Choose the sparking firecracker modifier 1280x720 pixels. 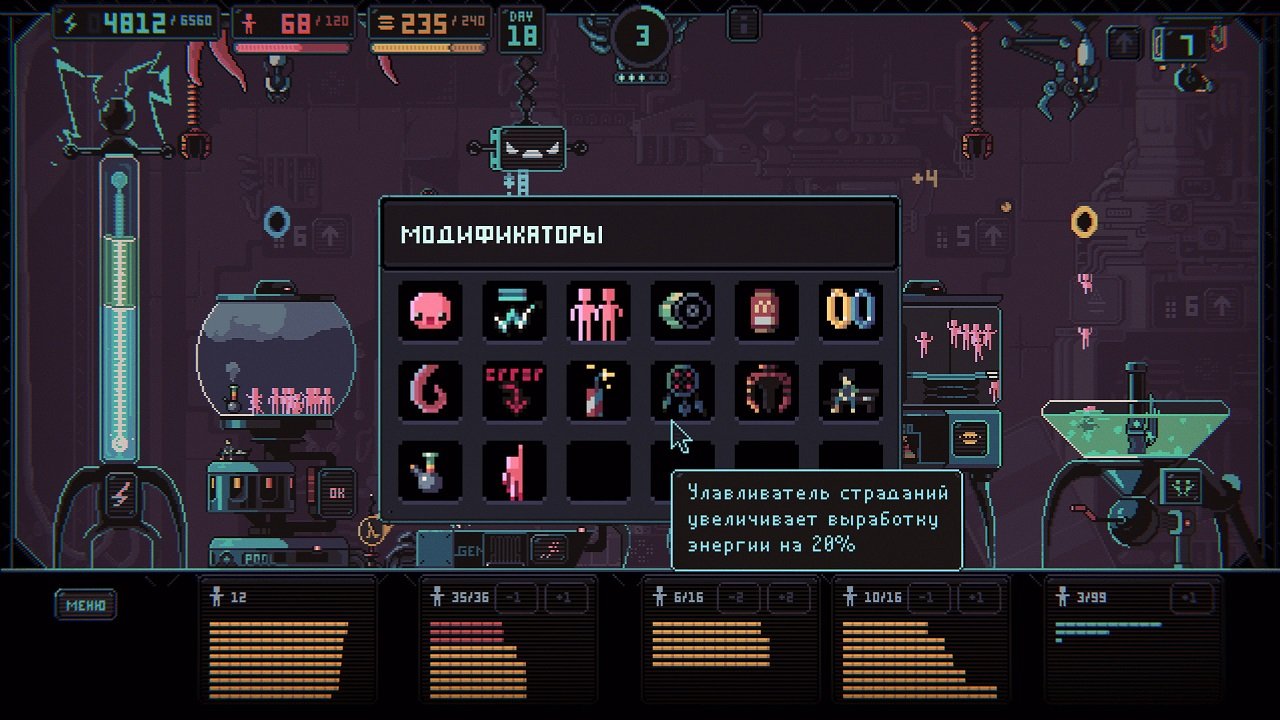tap(598, 390)
